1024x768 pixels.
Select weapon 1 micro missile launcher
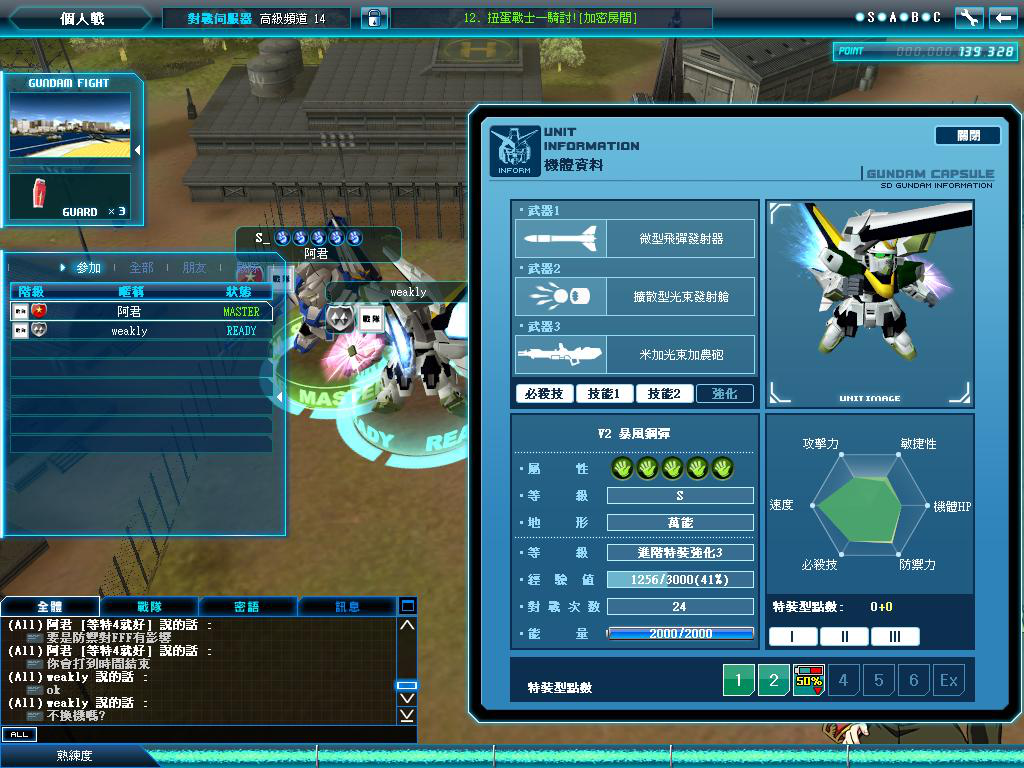click(635, 239)
